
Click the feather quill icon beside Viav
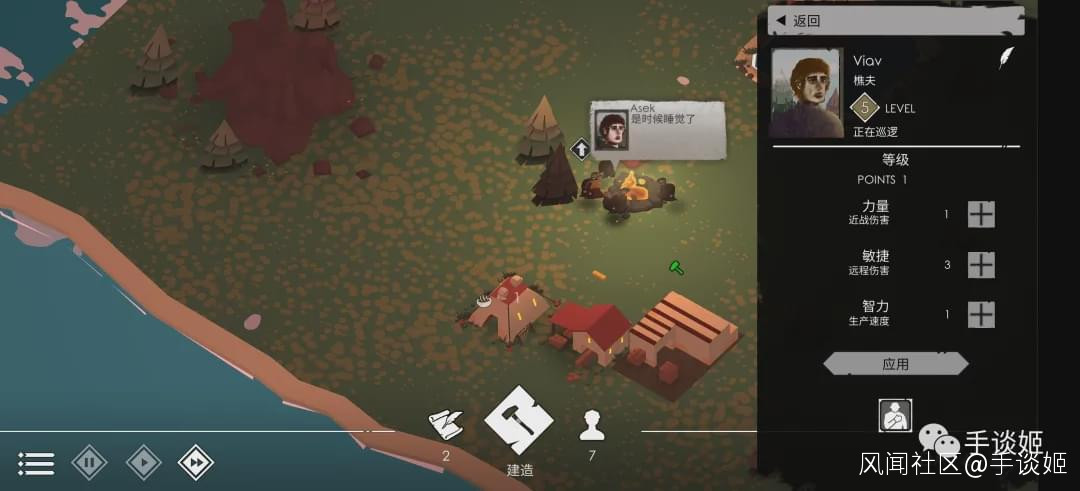1006,57
